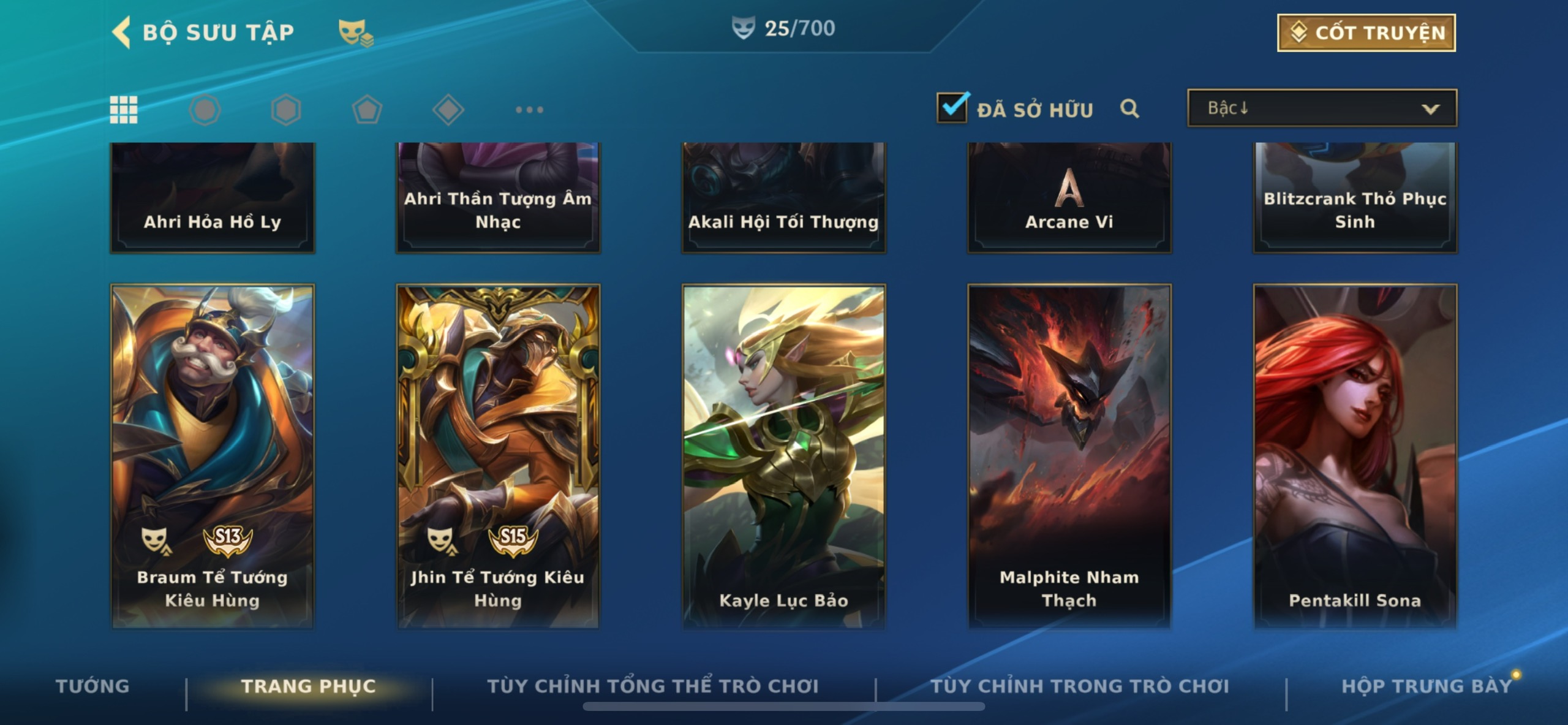Screen dimensions: 1568x725
Task: Switch to Tùy Chỉnh Tổng Thể Trò Chơi
Action: [653, 686]
